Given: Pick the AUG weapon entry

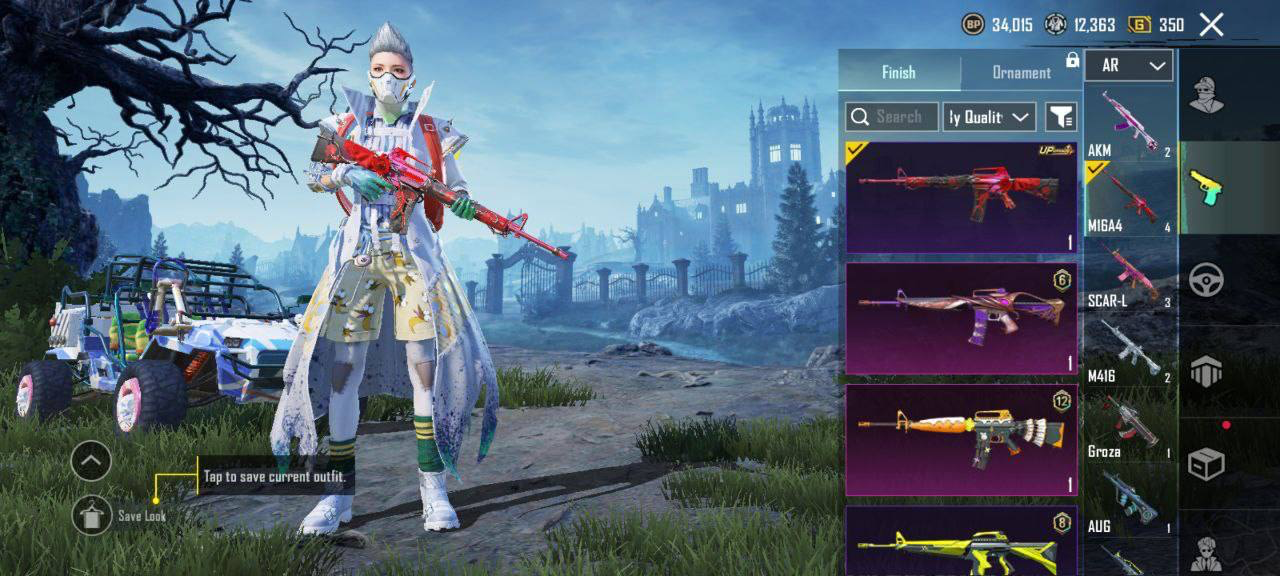Looking at the screenshot, I should (x=1130, y=499).
